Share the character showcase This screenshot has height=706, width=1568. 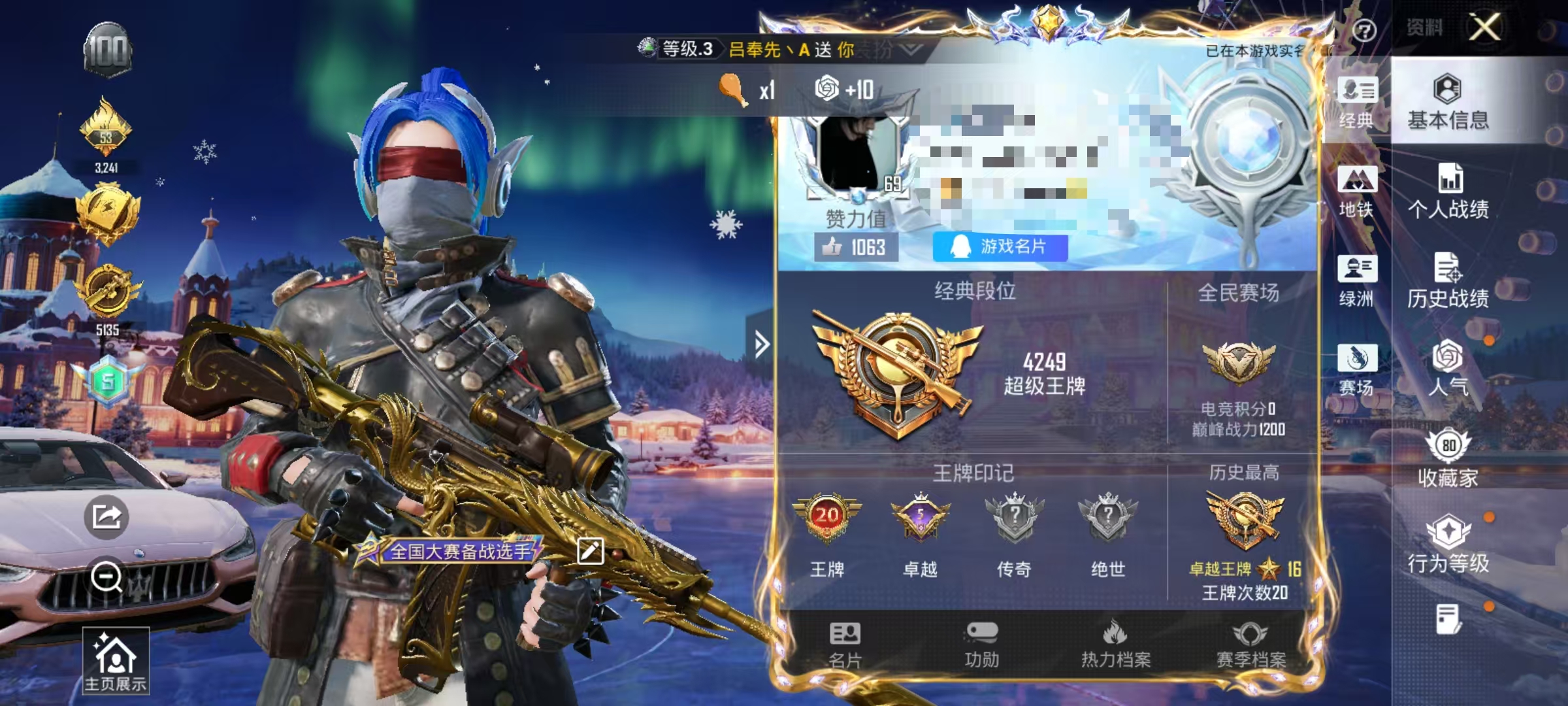click(x=106, y=516)
